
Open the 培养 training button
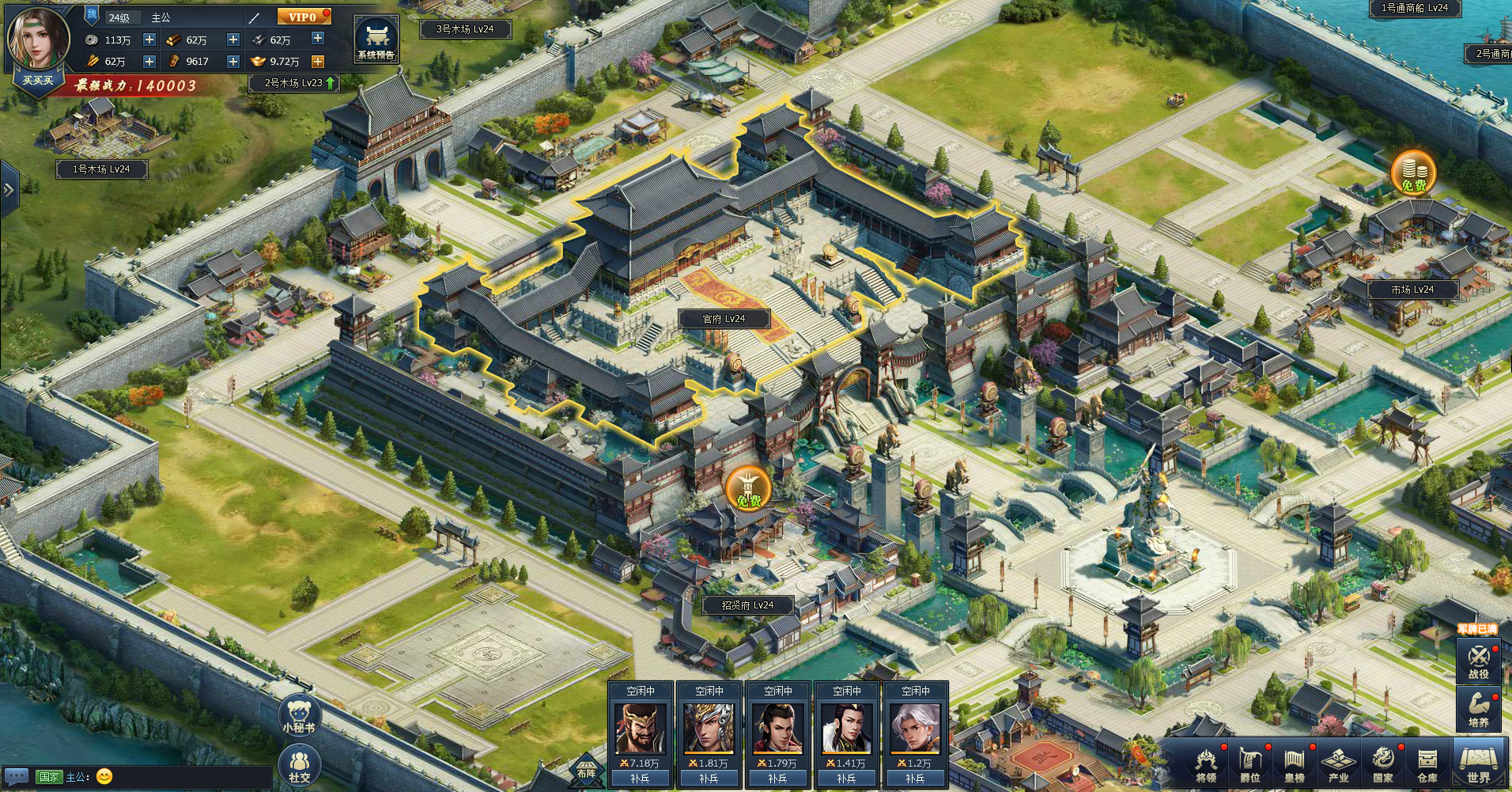coord(1478,709)
